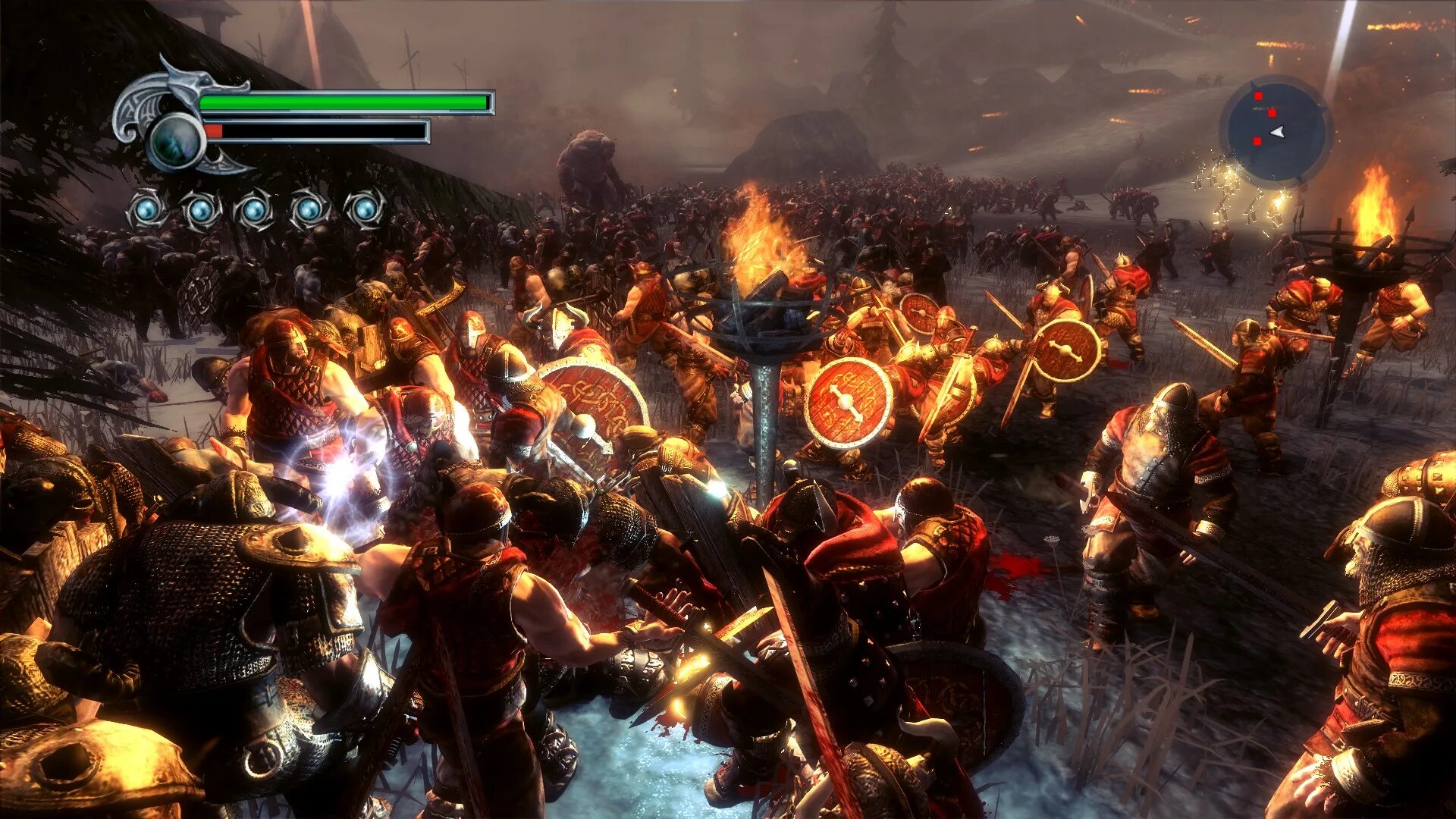Click the round orb emblem beside the health bar
The width and height of the screenshot is (1456, 819).
175,142
